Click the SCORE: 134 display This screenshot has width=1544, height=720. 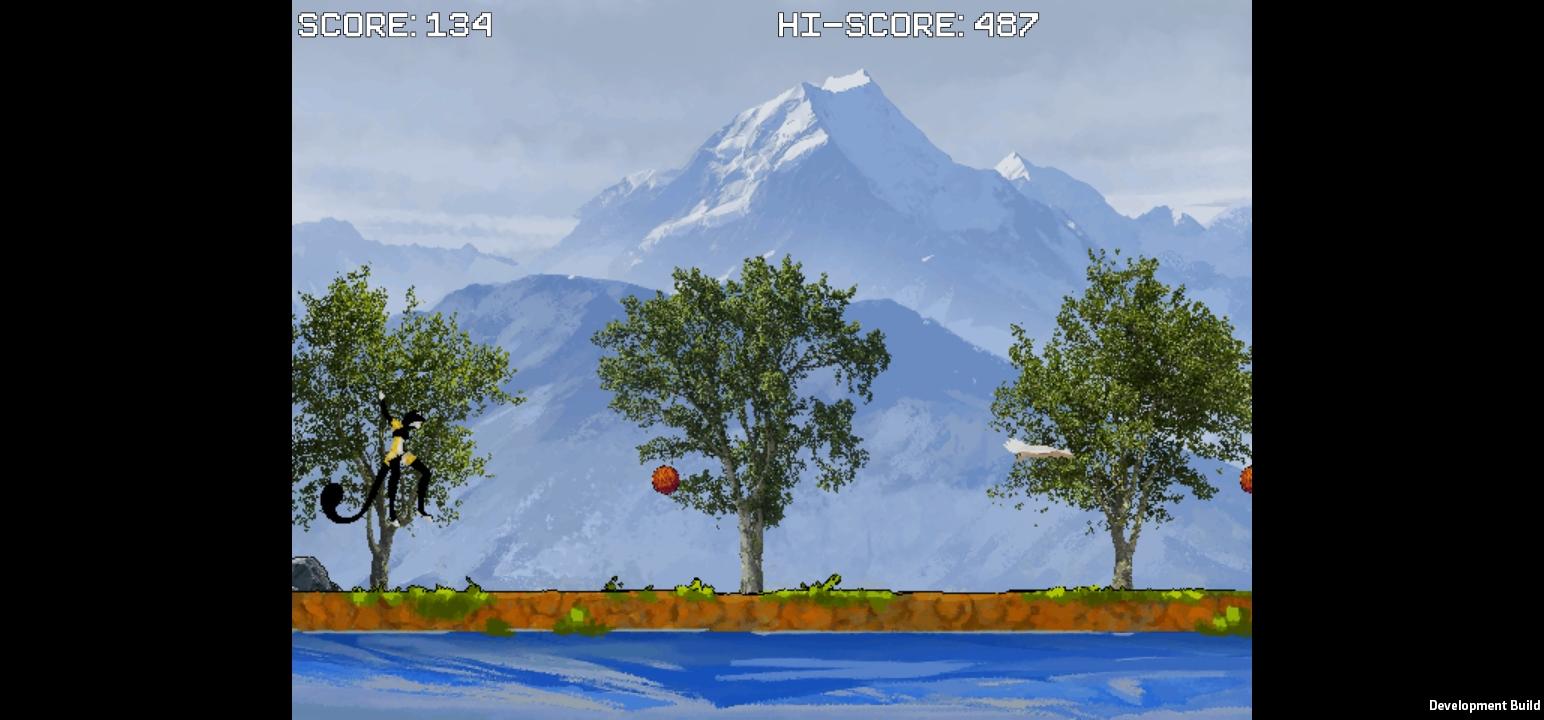click(395, 24)
